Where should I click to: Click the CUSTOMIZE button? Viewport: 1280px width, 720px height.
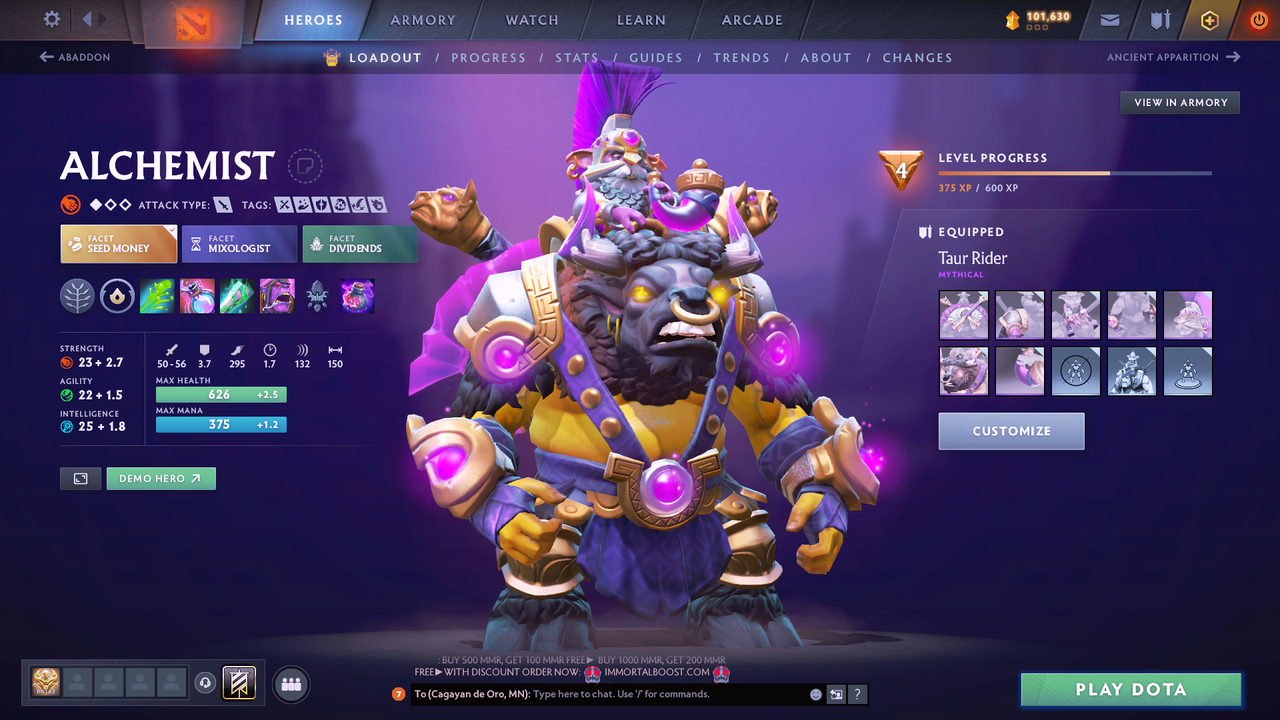tap(1011, 431)
